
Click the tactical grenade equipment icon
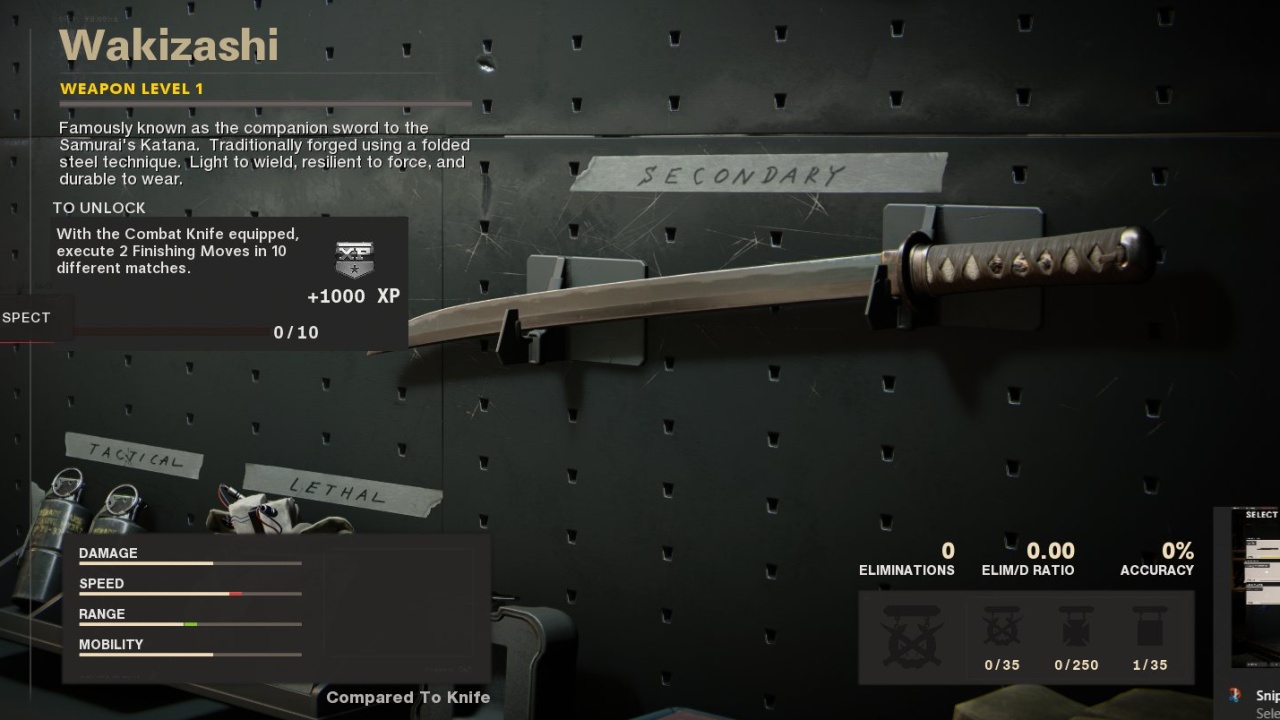(60, 510)
